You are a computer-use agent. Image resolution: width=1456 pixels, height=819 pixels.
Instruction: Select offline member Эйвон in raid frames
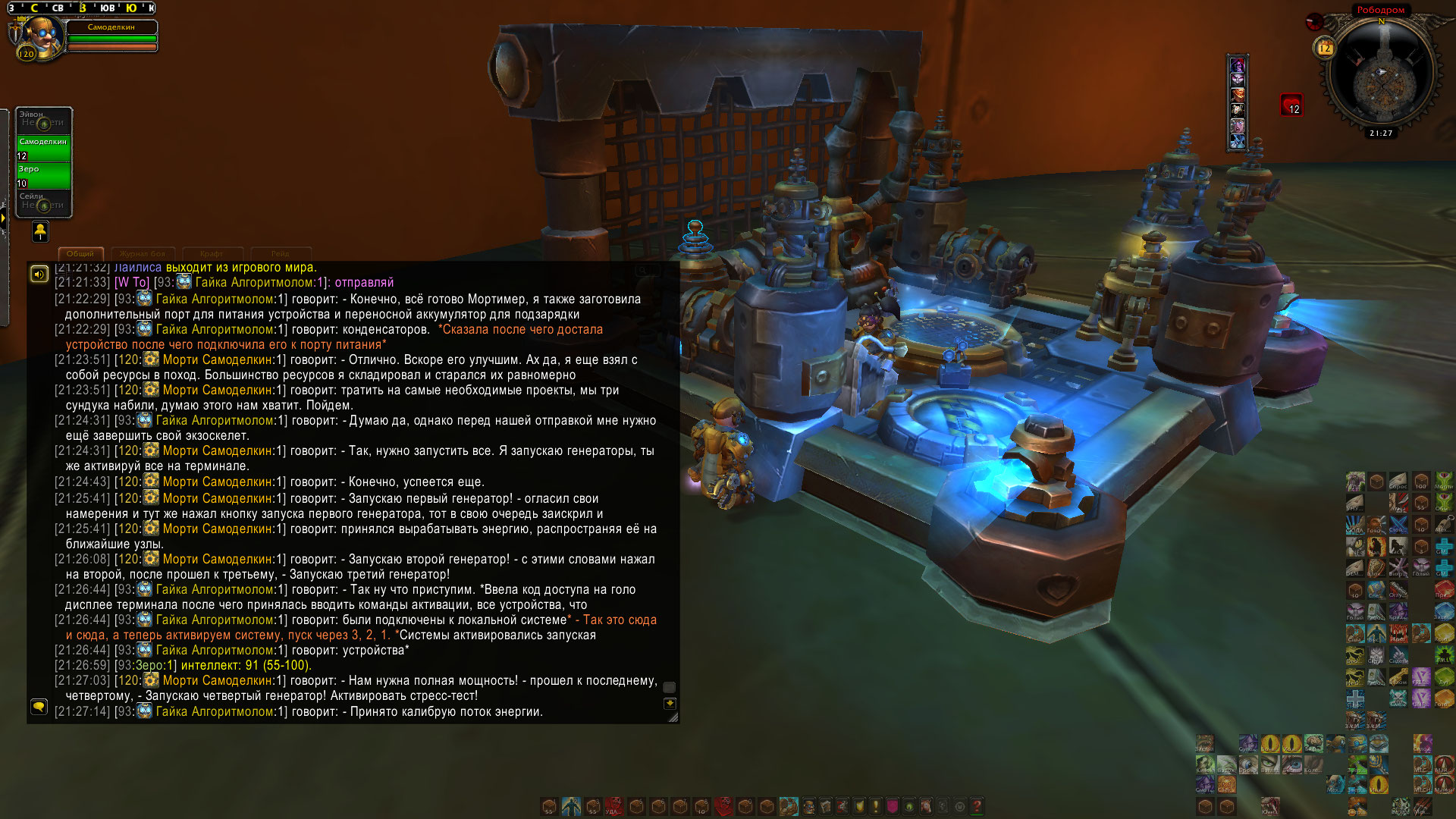pyautogui.click(x=43, y=120)
